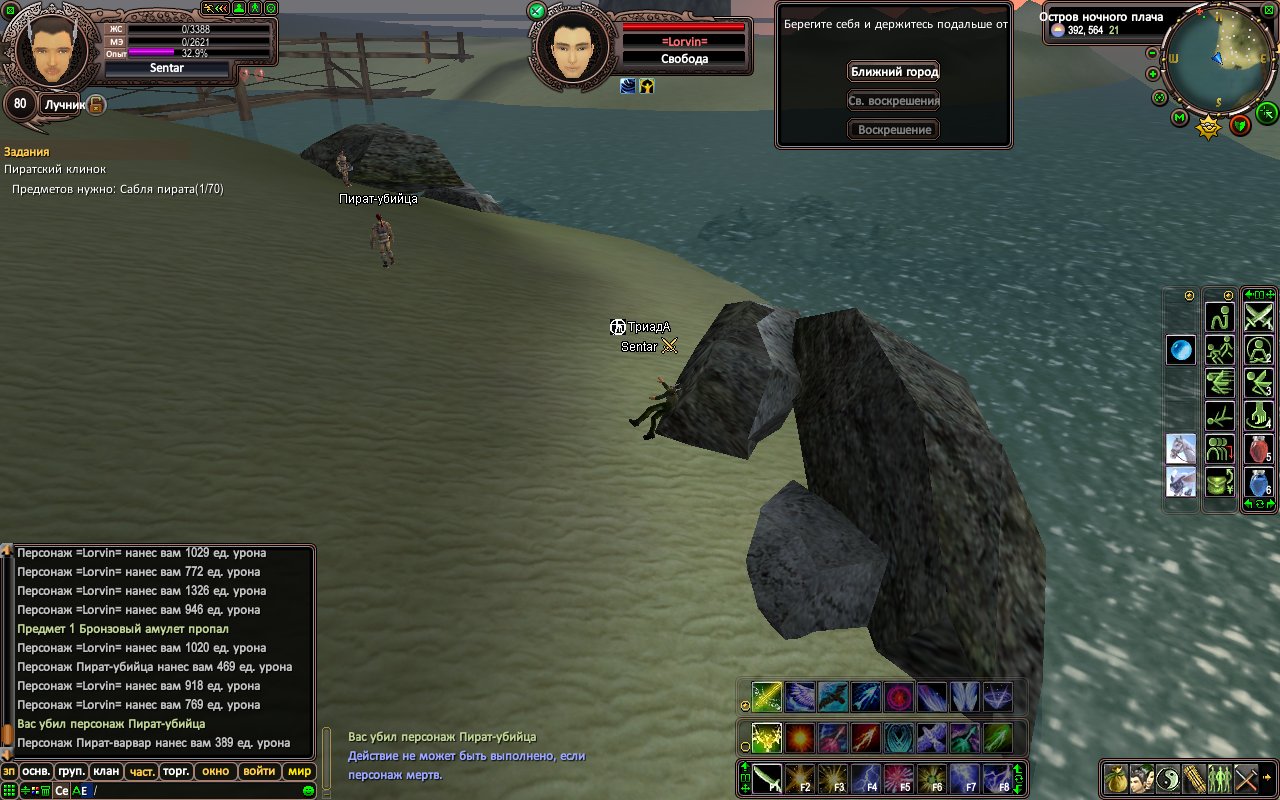Open the world map via the M button
Viewport: 1280px width, 800px height.
[1180, 119]
